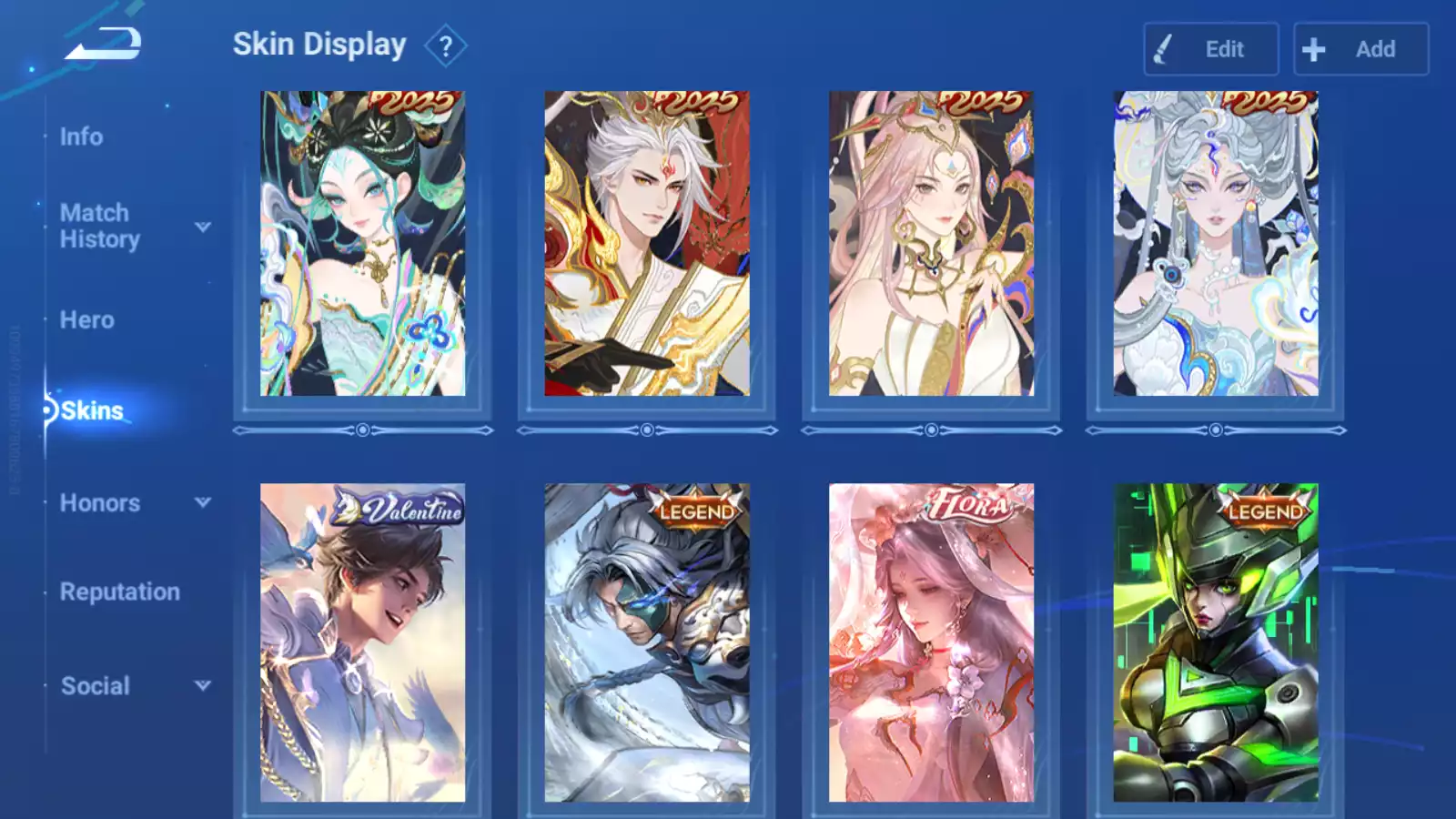Expand the Match History section

click(x=132, y=226)
